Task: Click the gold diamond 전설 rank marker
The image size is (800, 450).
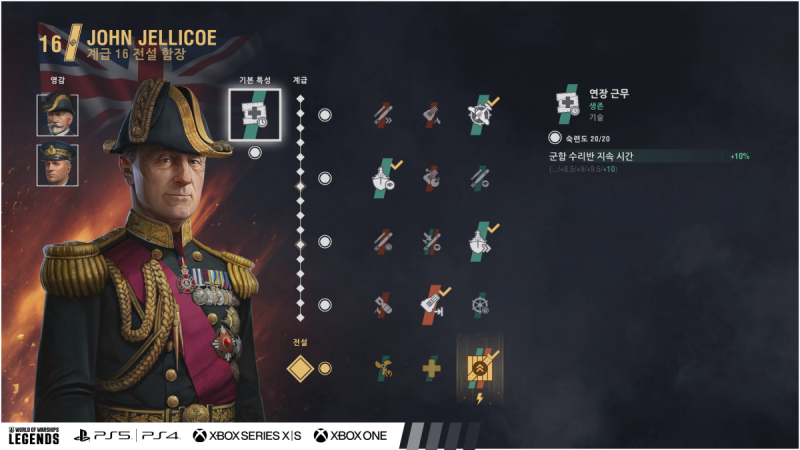Action: [300, 368]
